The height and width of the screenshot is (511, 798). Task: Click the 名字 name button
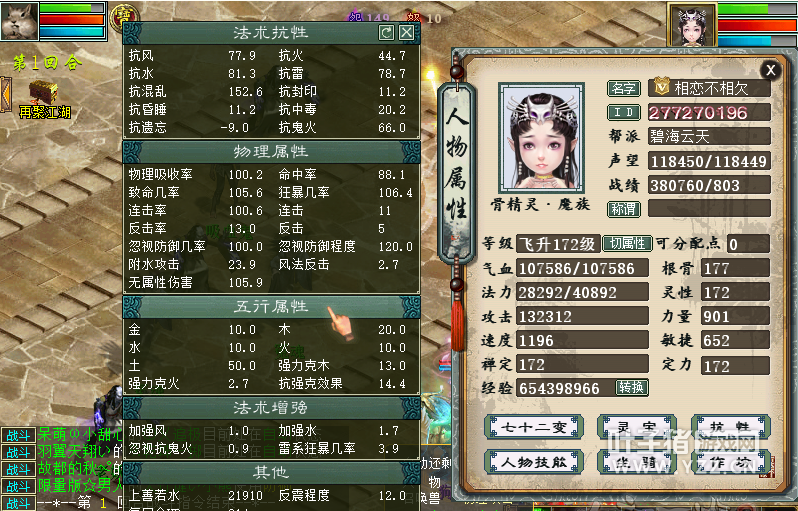point(623,88)
